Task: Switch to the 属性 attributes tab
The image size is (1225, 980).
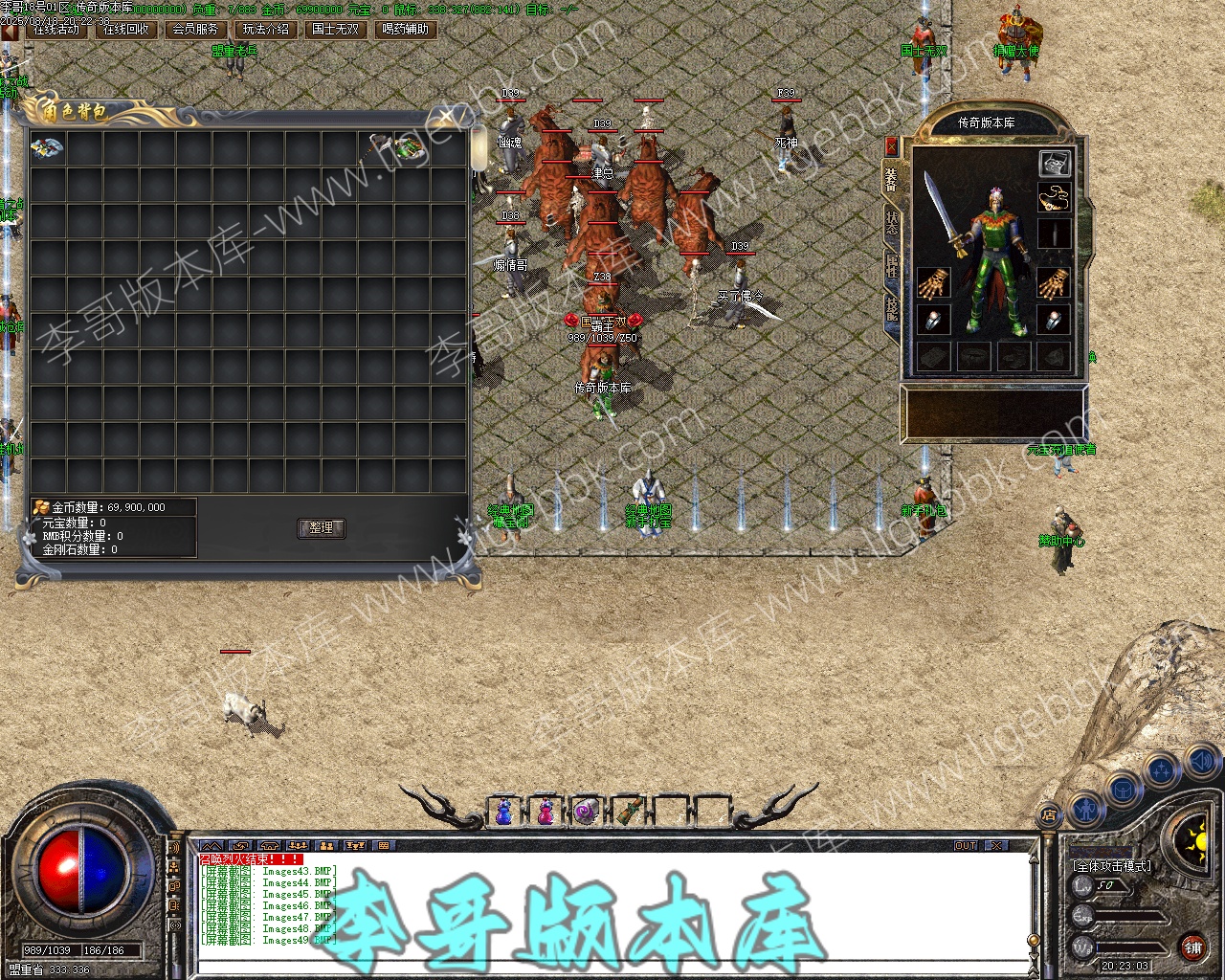Action: (892, 265)
